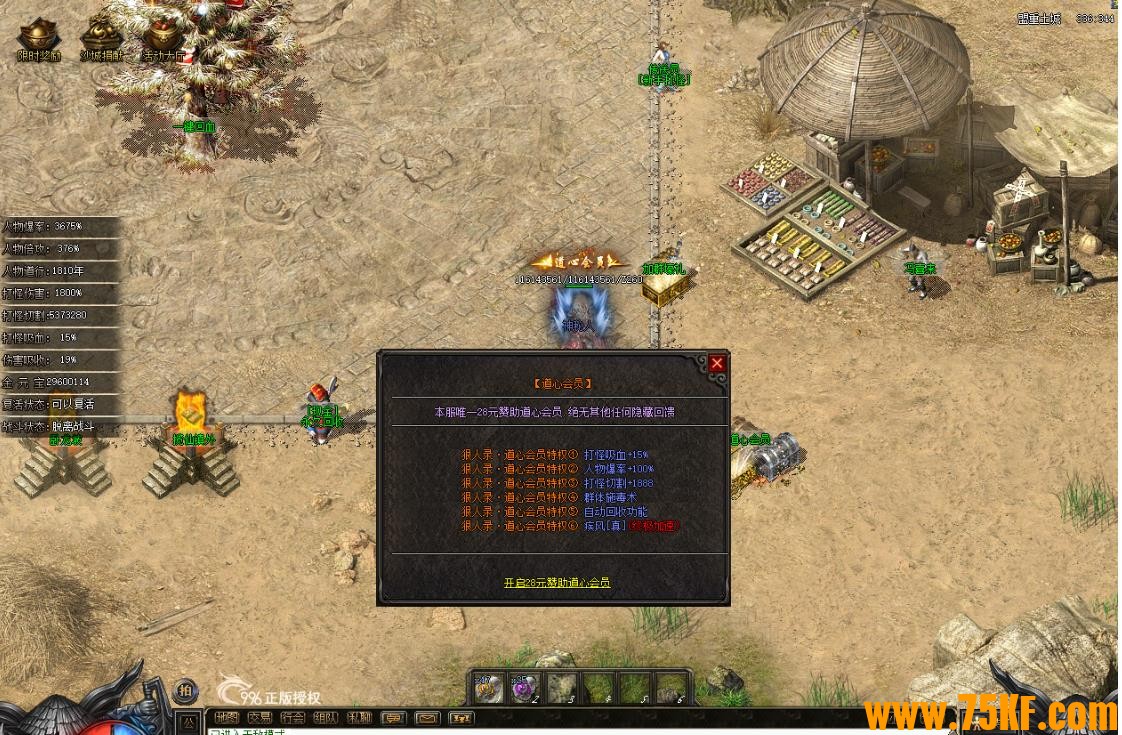This screenshot has height=735, width=1122.
Task: Switch to the 私聊 private chat tab
Action: coord(359,718)
